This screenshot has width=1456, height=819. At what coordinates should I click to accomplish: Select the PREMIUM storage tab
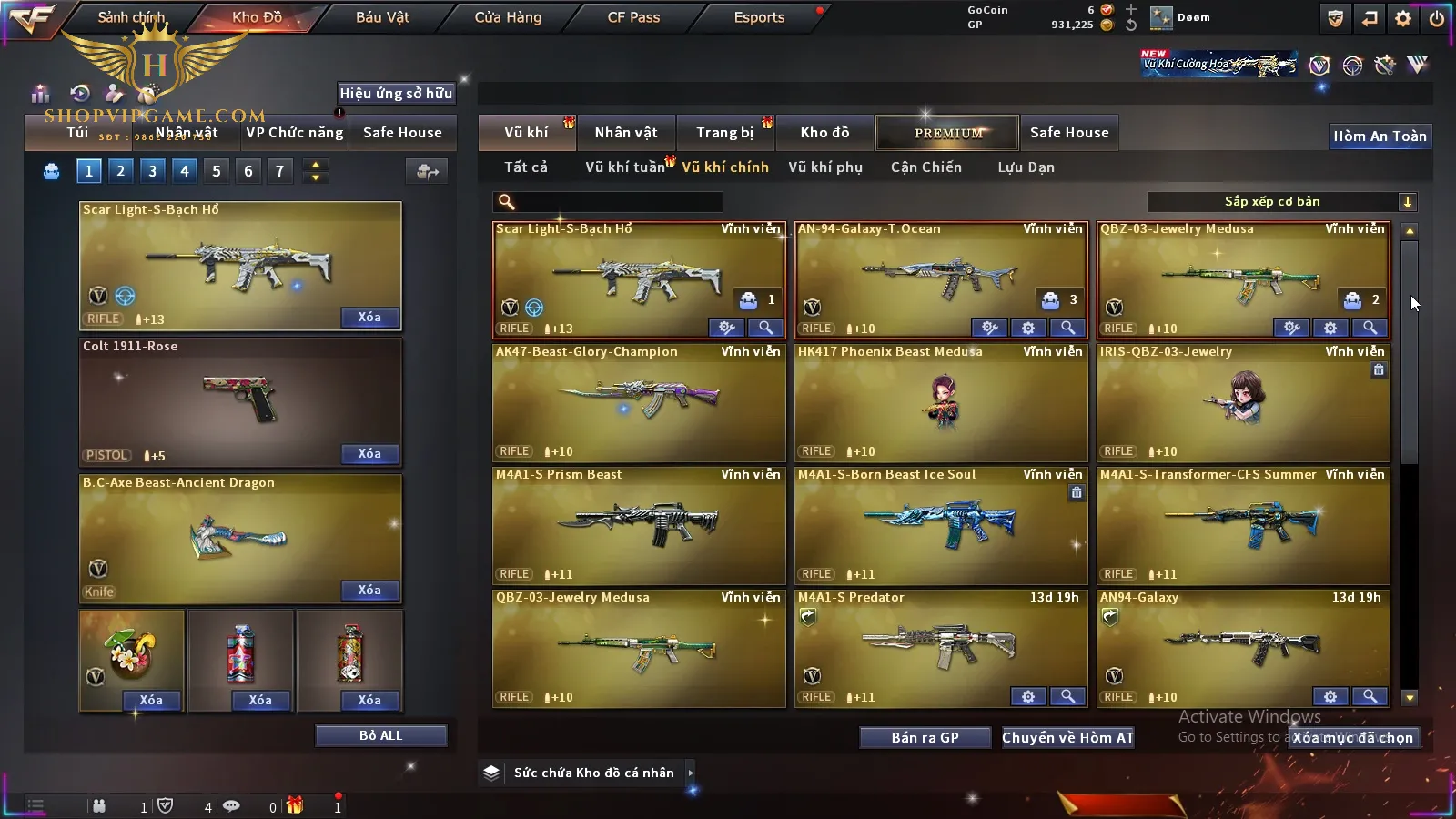(x=947, y=133)
